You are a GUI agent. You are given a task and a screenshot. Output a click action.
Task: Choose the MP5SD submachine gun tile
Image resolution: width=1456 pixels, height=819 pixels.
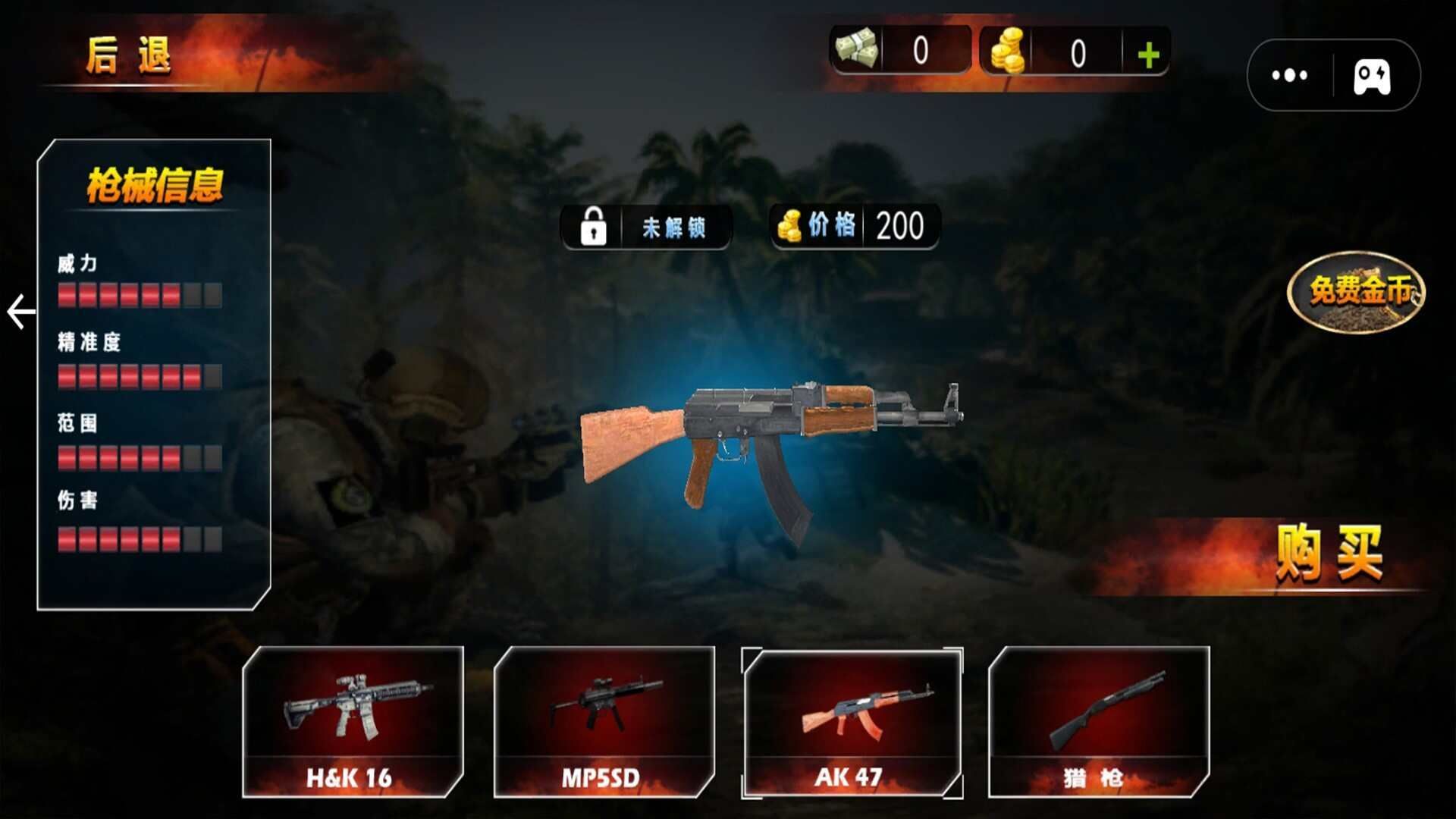pyautogui.click(x=604, y=722)
